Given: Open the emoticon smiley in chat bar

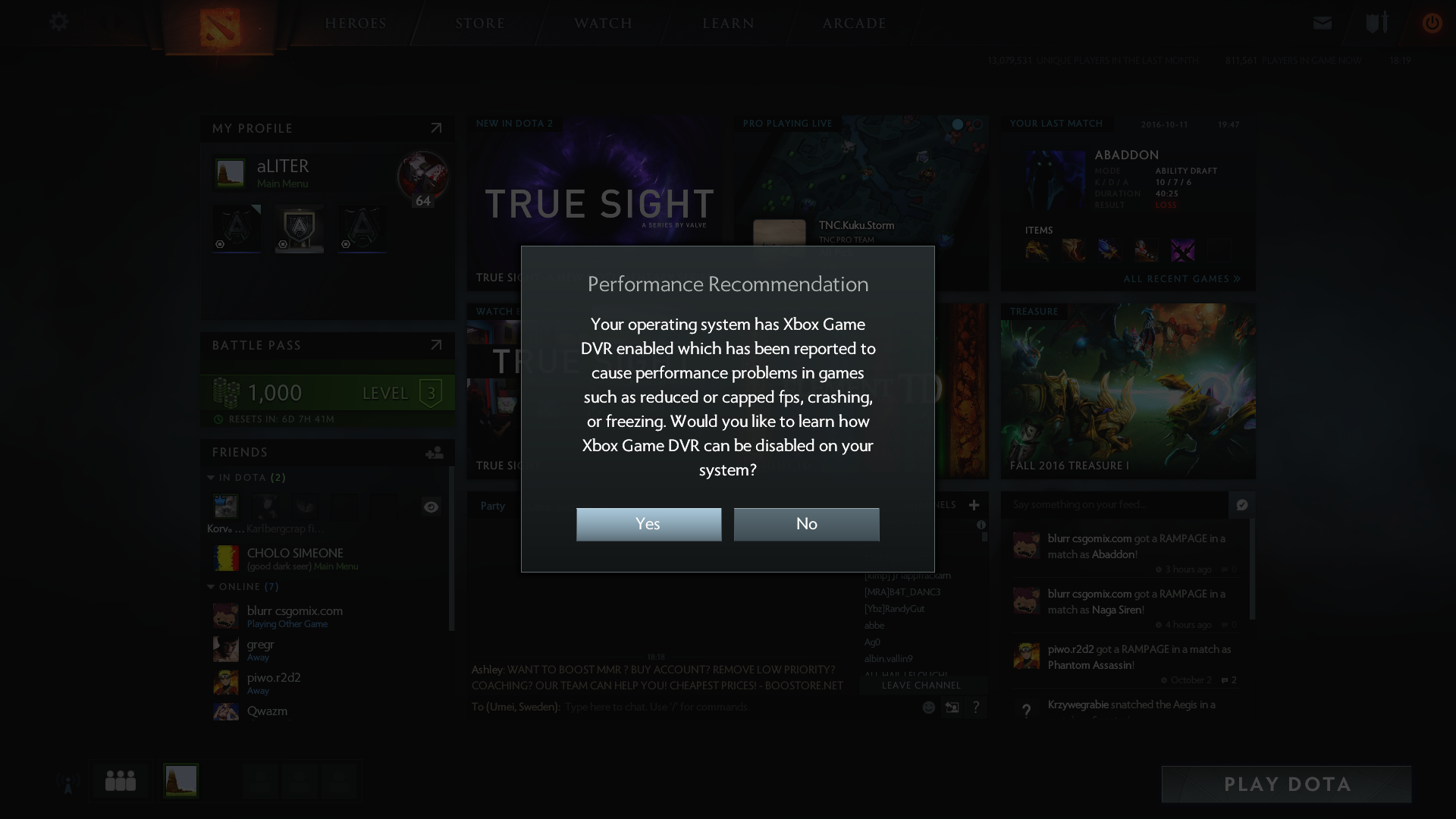Looking at the screenshot, I should pos(928,707).
